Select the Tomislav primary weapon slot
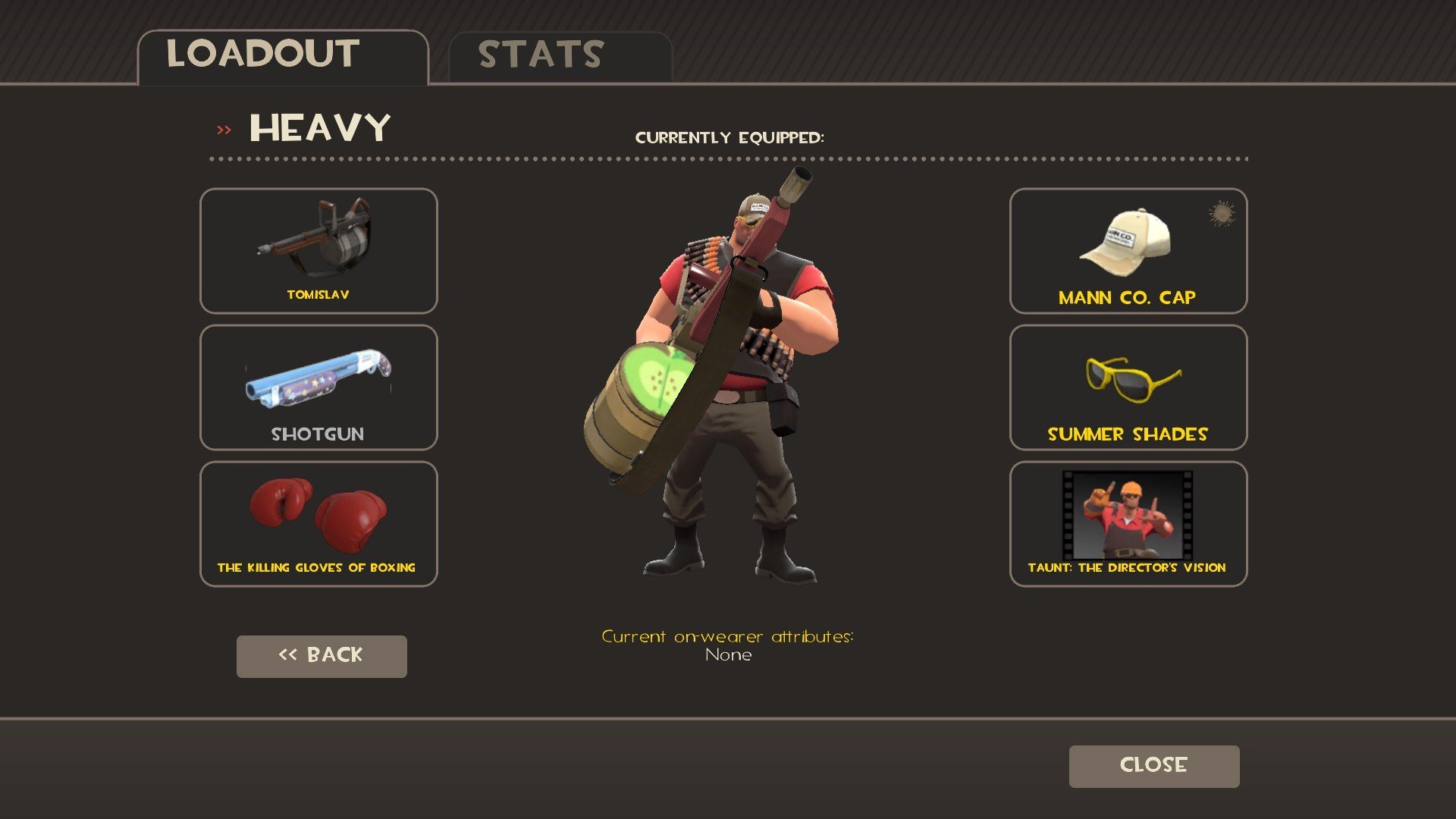The height and width of the screenshot is (819, 1456). pyautogui.click(x=318, y=250)
